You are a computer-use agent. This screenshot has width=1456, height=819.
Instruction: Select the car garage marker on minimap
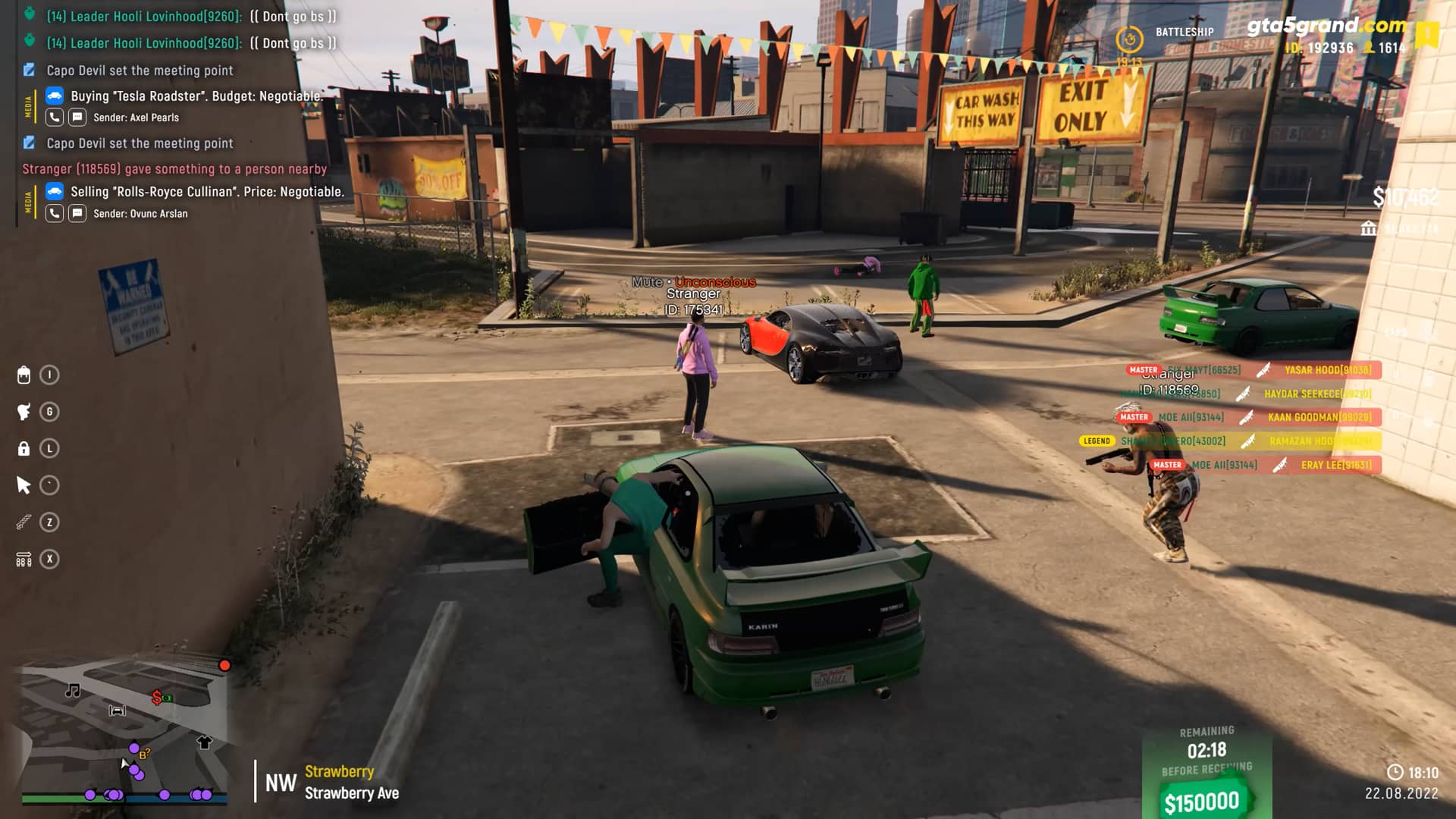117,711
